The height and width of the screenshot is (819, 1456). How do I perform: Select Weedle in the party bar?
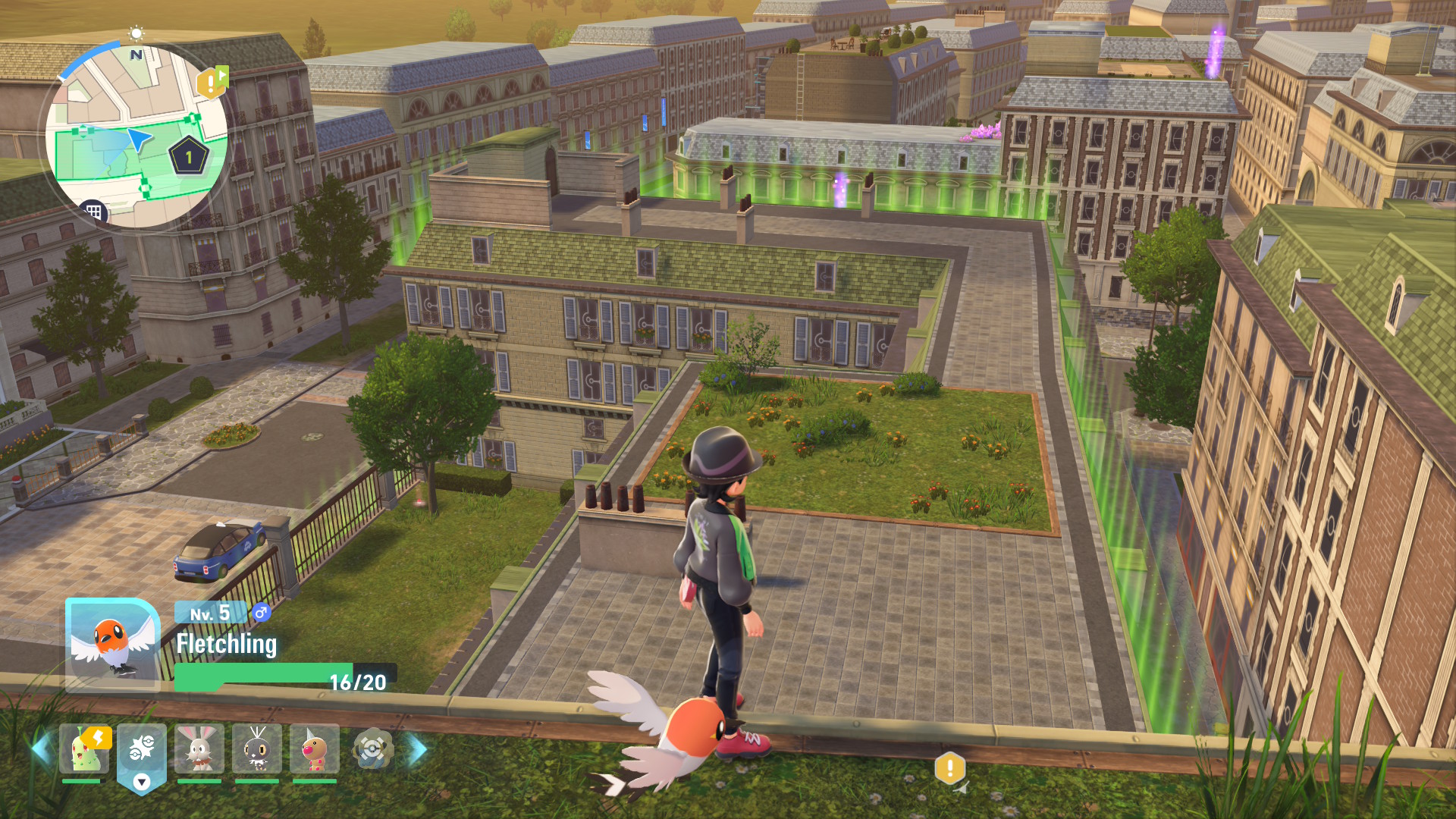315,749
